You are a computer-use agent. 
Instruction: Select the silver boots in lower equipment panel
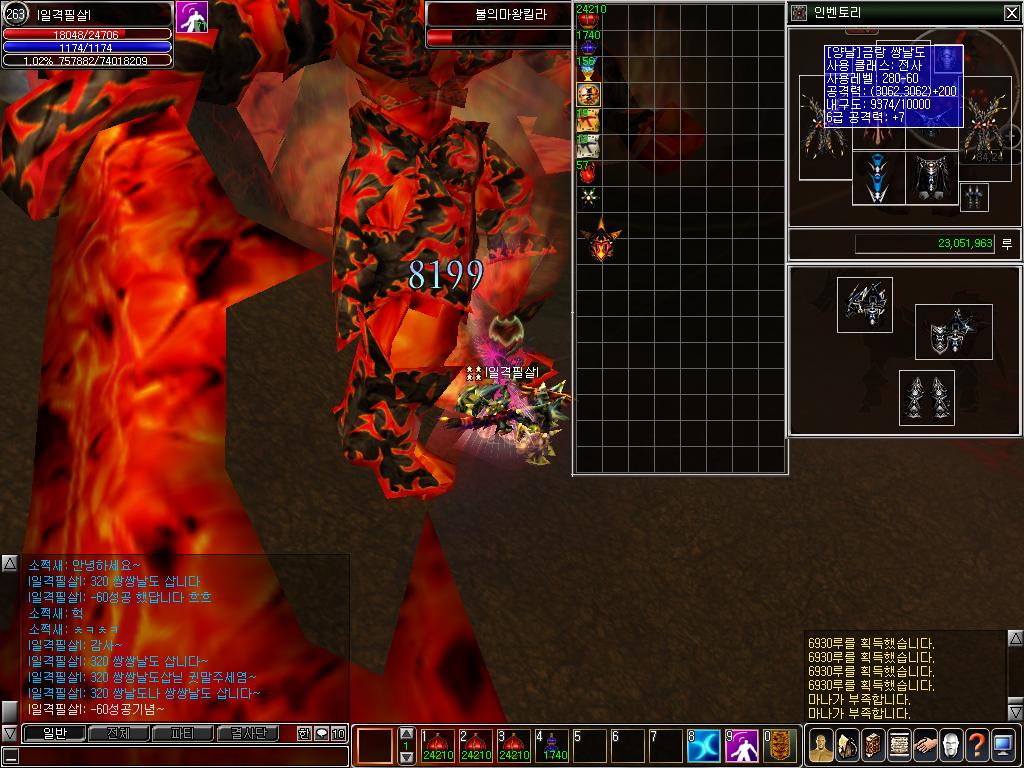pos(926,397)
